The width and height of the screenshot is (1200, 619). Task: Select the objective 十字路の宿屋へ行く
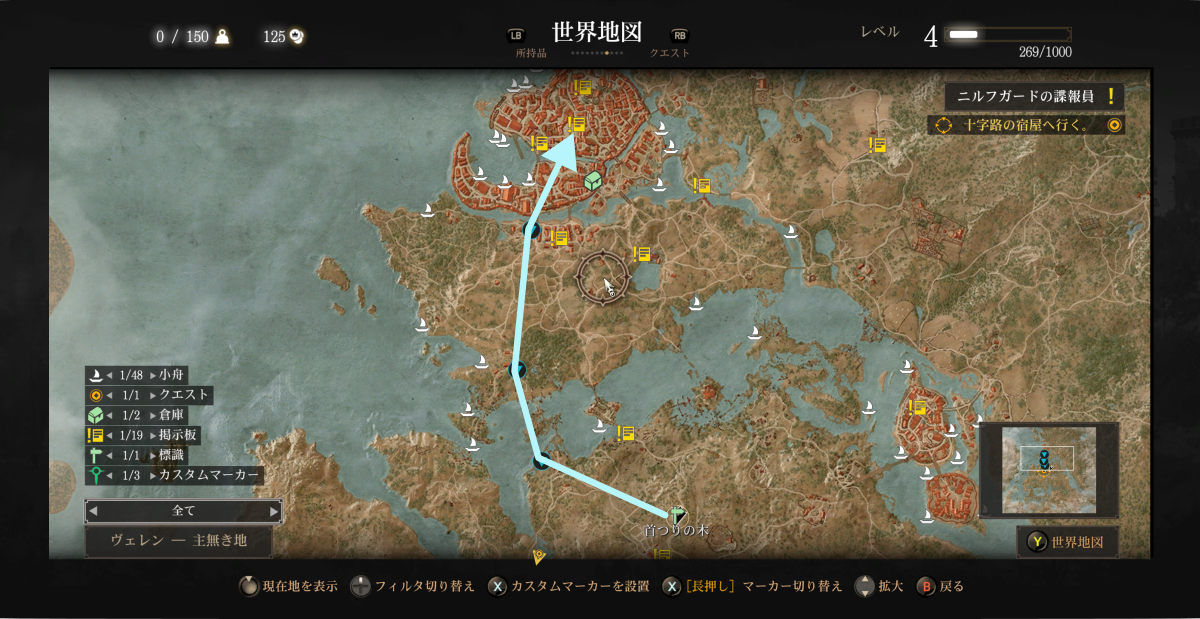[x=1026, y=125]
